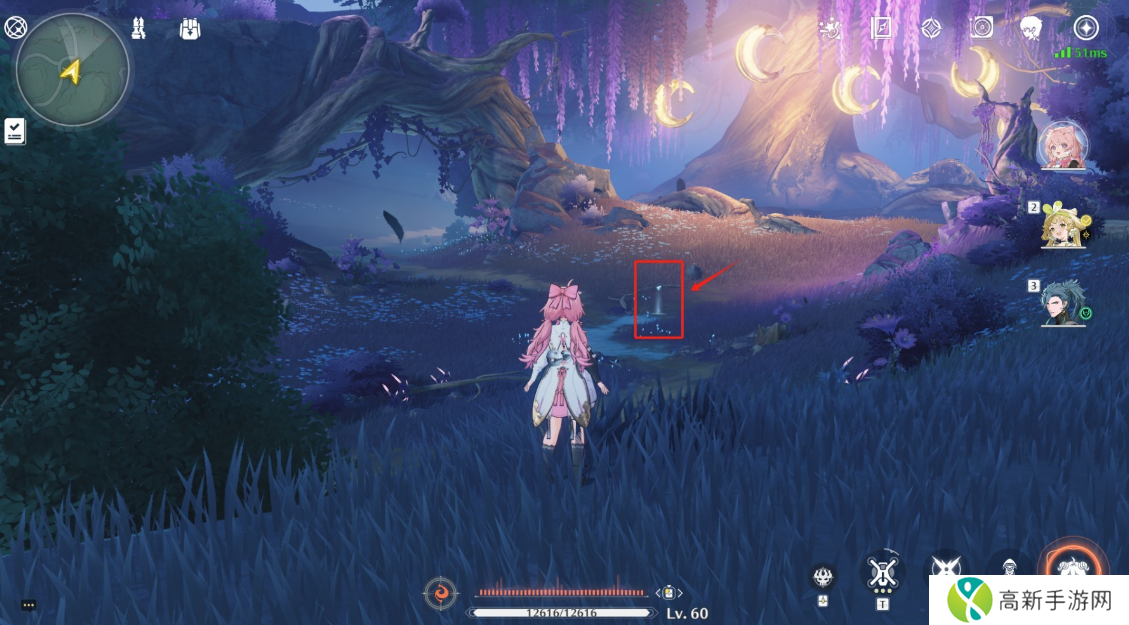Click the four-pointed diamond star icon

(931, 28)
